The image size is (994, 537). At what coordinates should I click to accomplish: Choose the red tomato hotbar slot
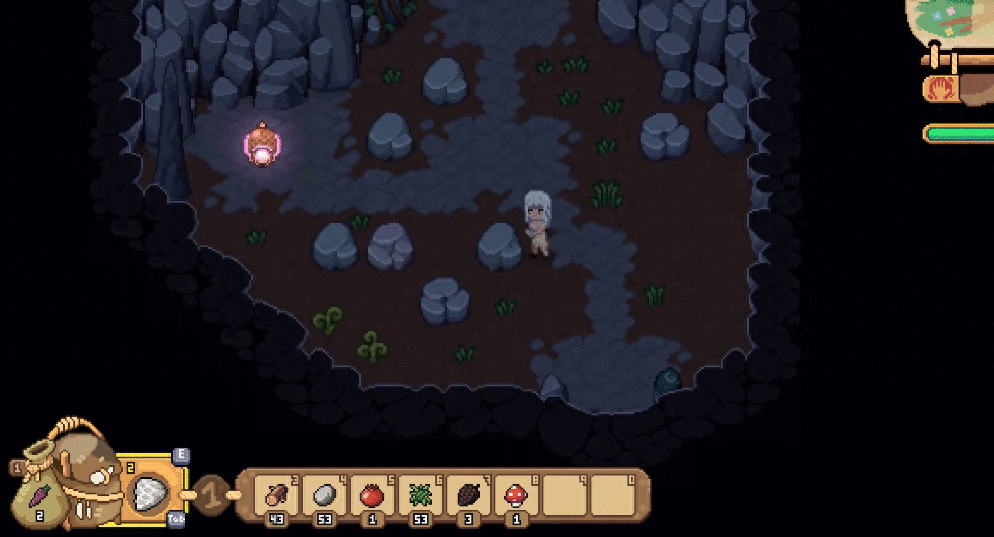[372, 493]
